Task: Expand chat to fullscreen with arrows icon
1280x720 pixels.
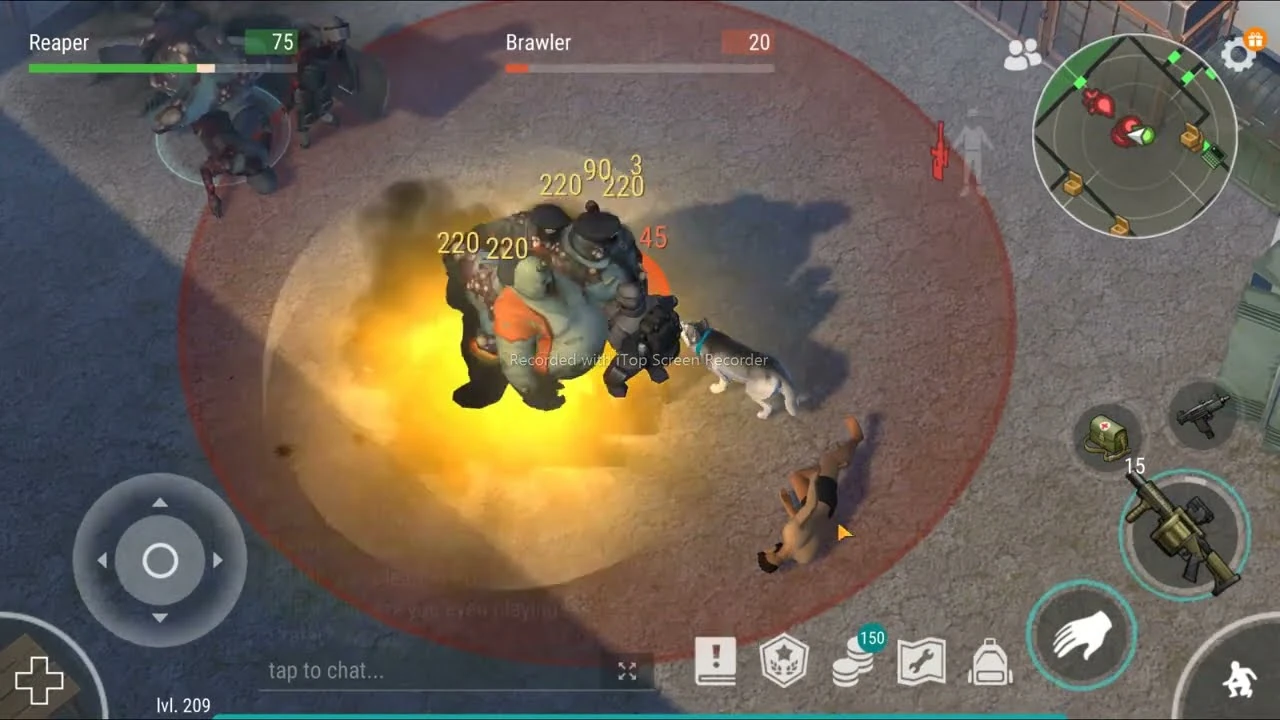Action: tap(627, 672)
